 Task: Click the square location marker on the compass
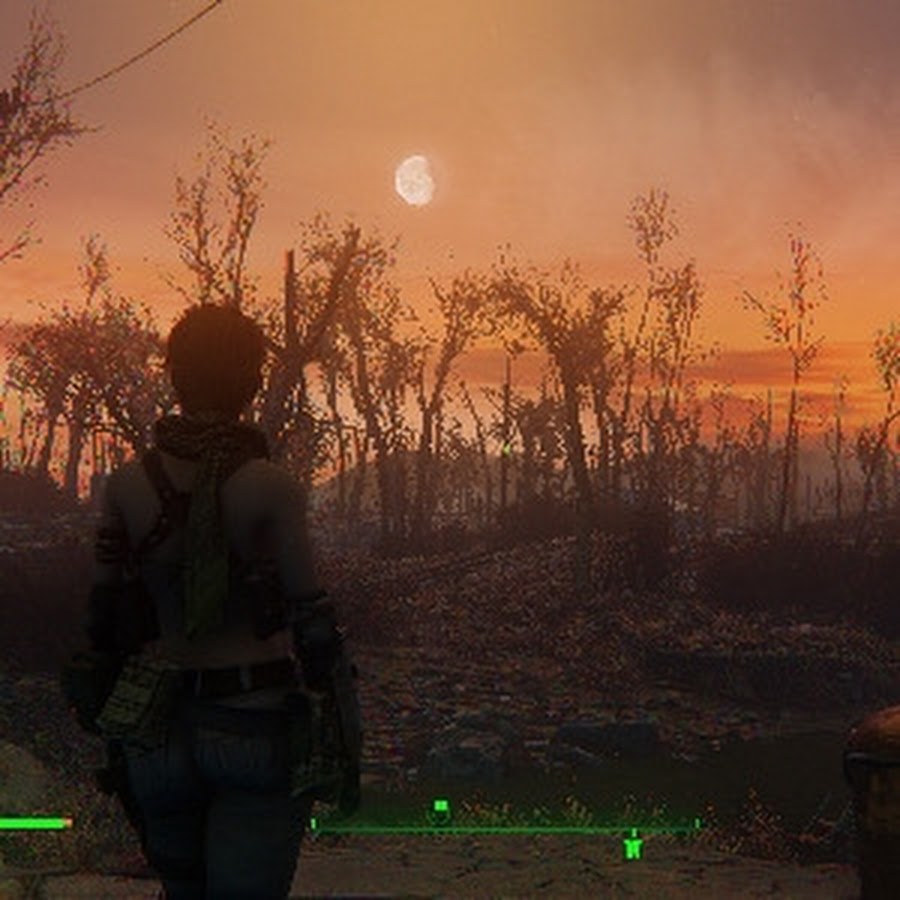tap(440, 806)
